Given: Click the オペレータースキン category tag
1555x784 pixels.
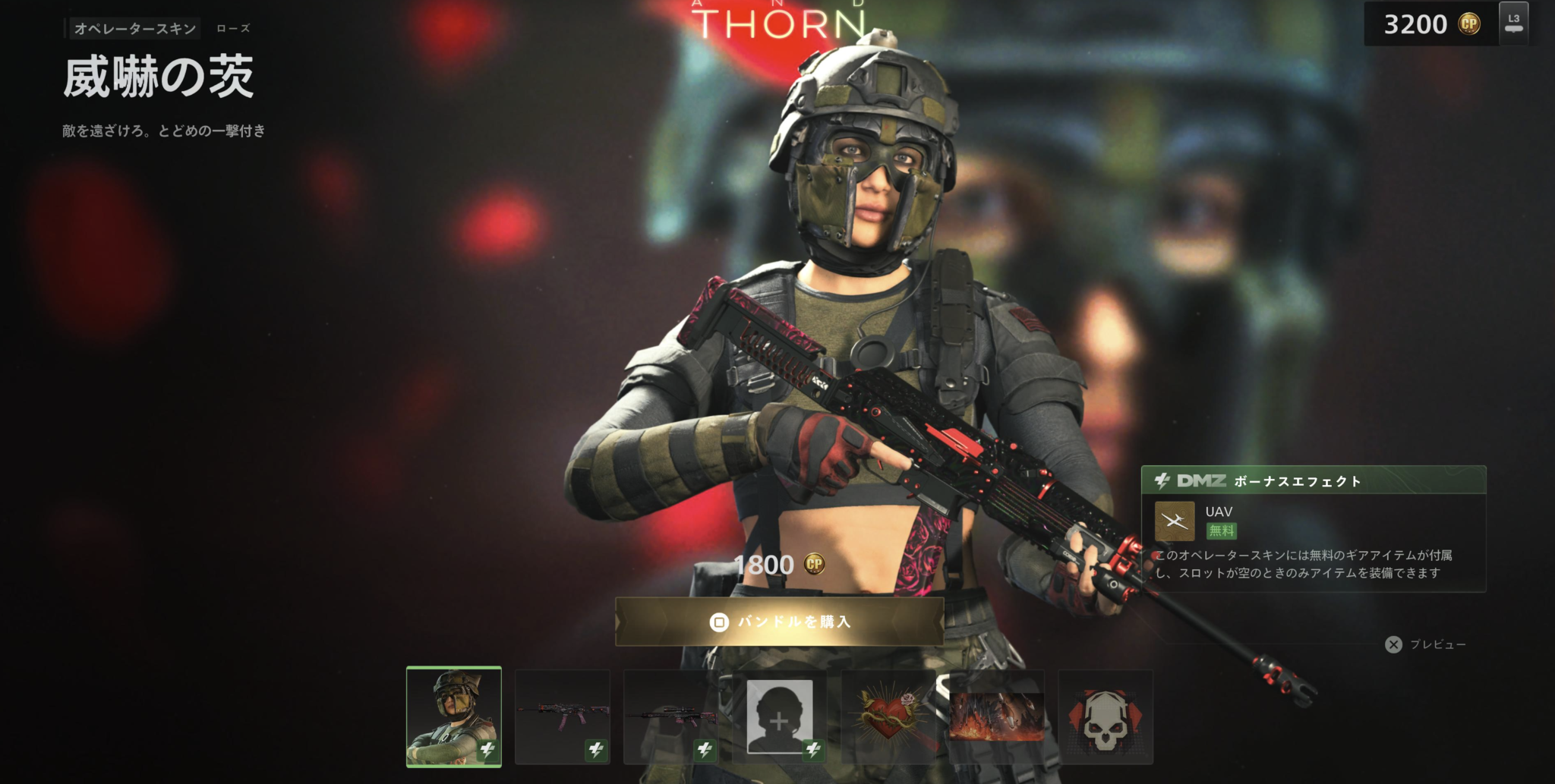Looking at the screenshot, I should (x=135, y=28).
